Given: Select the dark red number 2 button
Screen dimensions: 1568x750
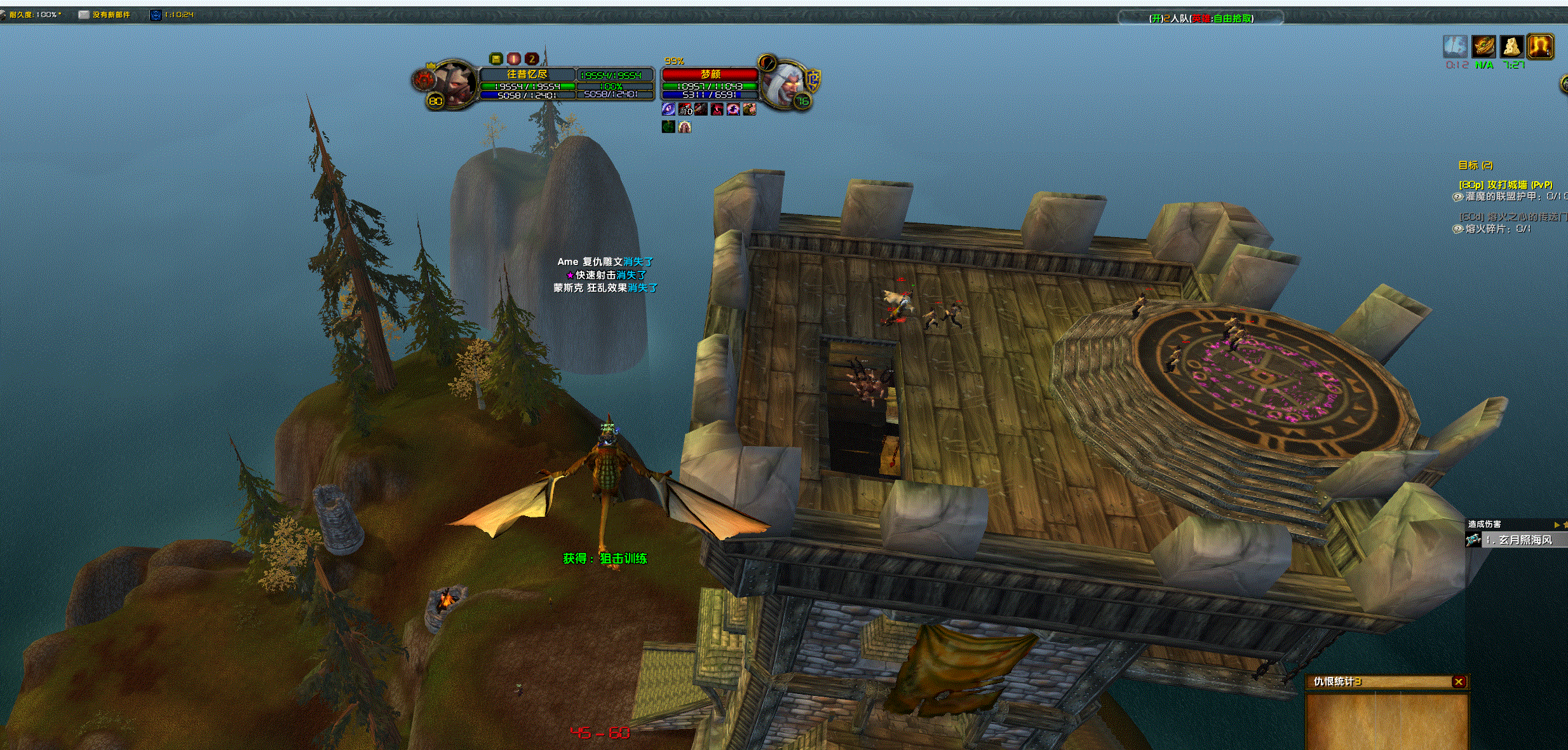Looking at the screenshot, I should tap(532, 58).
